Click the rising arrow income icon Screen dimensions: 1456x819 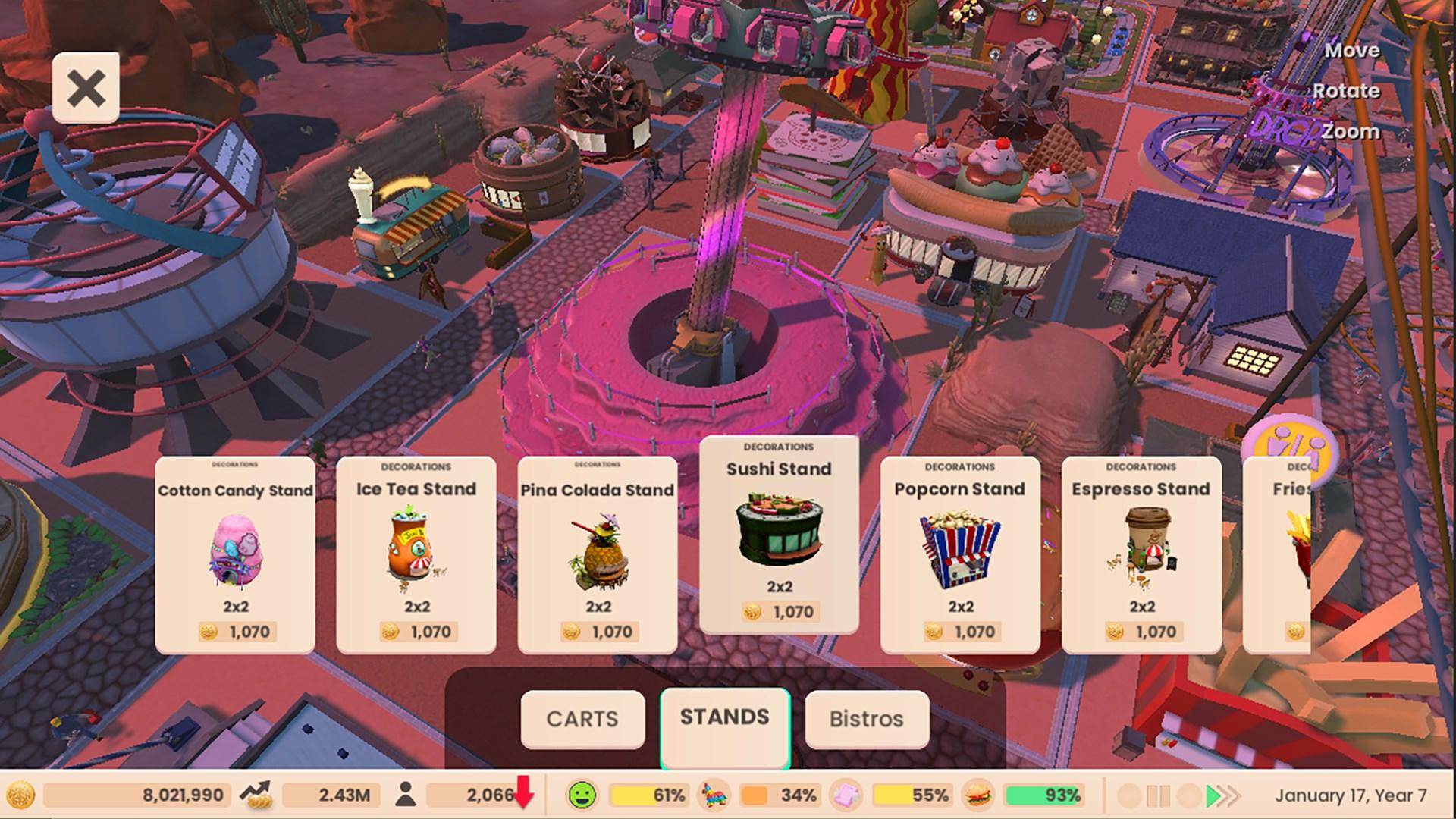pyautogui.click(x=256, y=795)
